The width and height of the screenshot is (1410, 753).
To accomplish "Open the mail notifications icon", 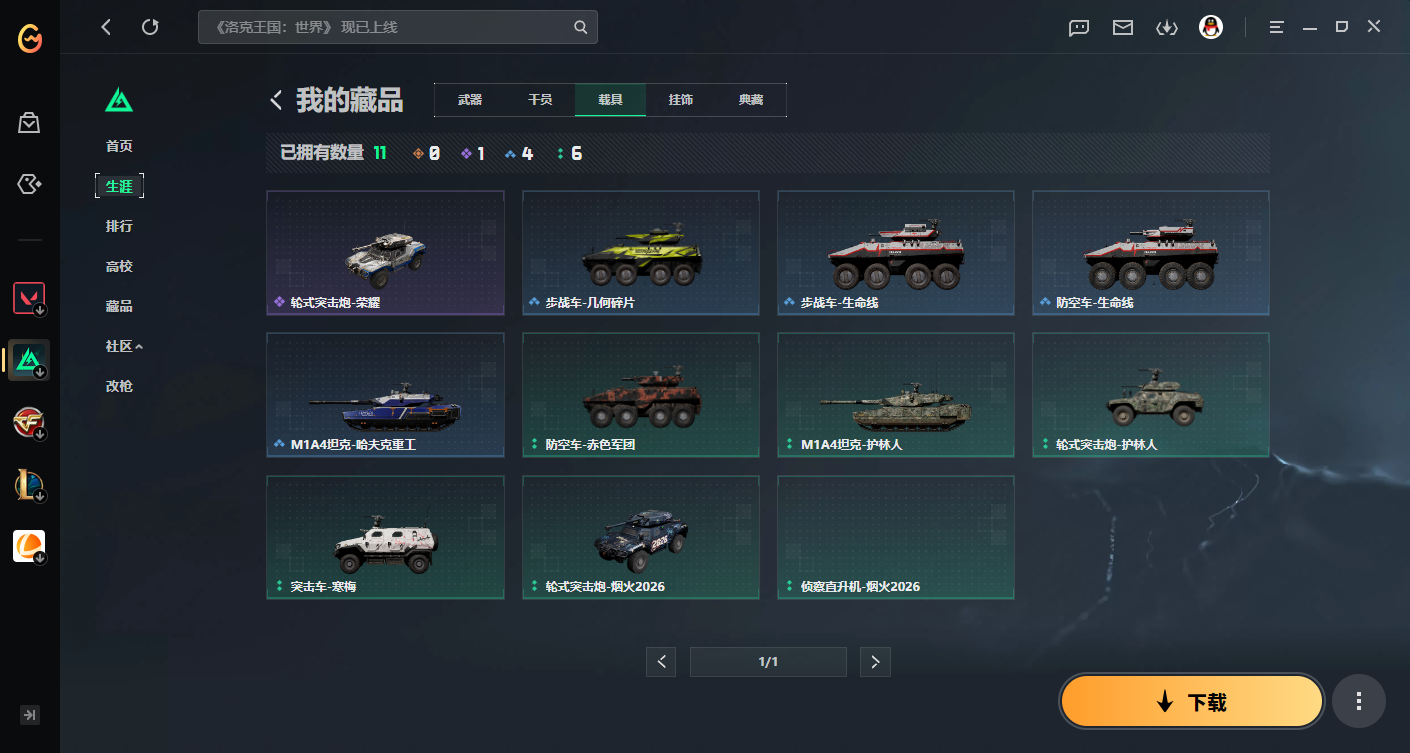I will (1122, 27).
